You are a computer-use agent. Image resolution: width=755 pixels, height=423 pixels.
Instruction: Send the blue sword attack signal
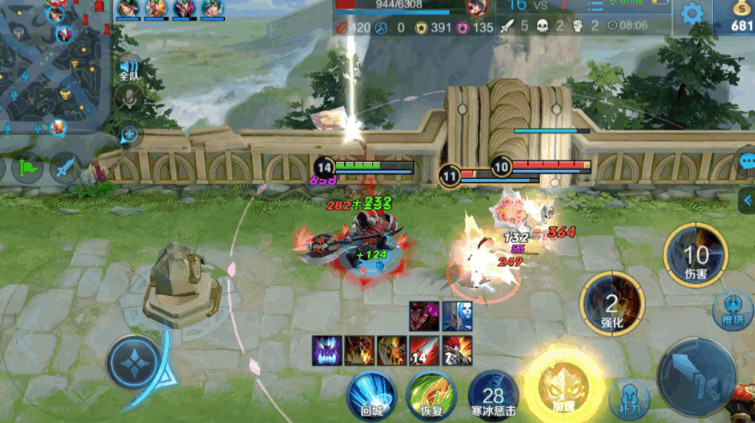[x=65, y=168]
